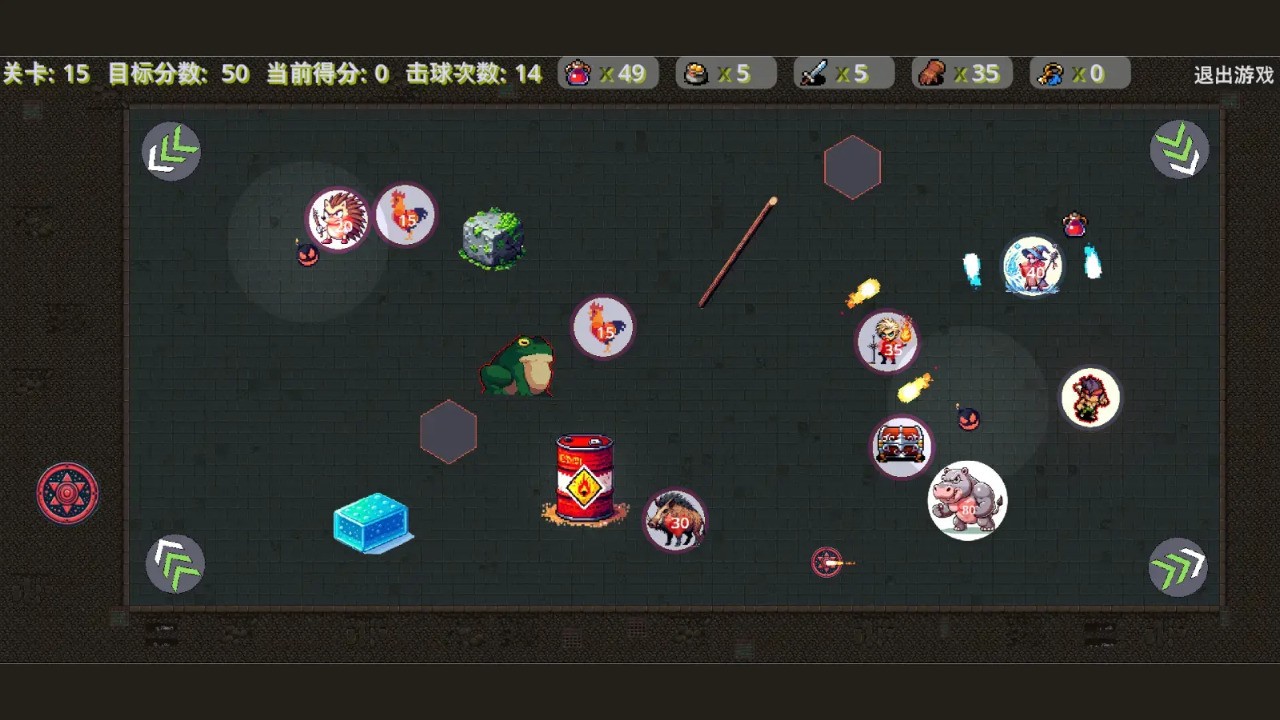Image resolution: width=1280 pixels, height=720 pixels.
Task: Click the 退出游戏 exit button
Action: 1232,73
